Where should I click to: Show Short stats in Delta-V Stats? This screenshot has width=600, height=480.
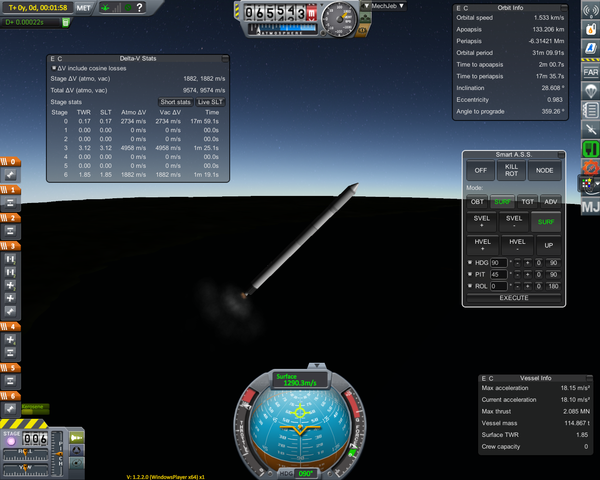pyautogui.click(x=175, y=102)
